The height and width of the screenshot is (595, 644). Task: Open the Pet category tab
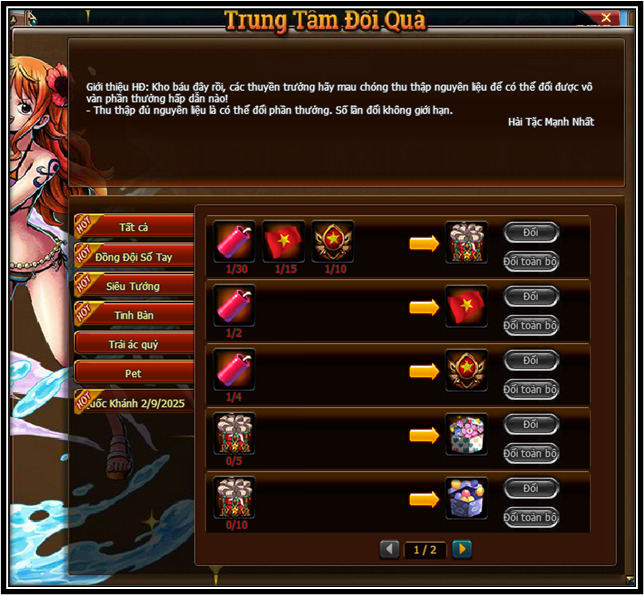point(134,373)
